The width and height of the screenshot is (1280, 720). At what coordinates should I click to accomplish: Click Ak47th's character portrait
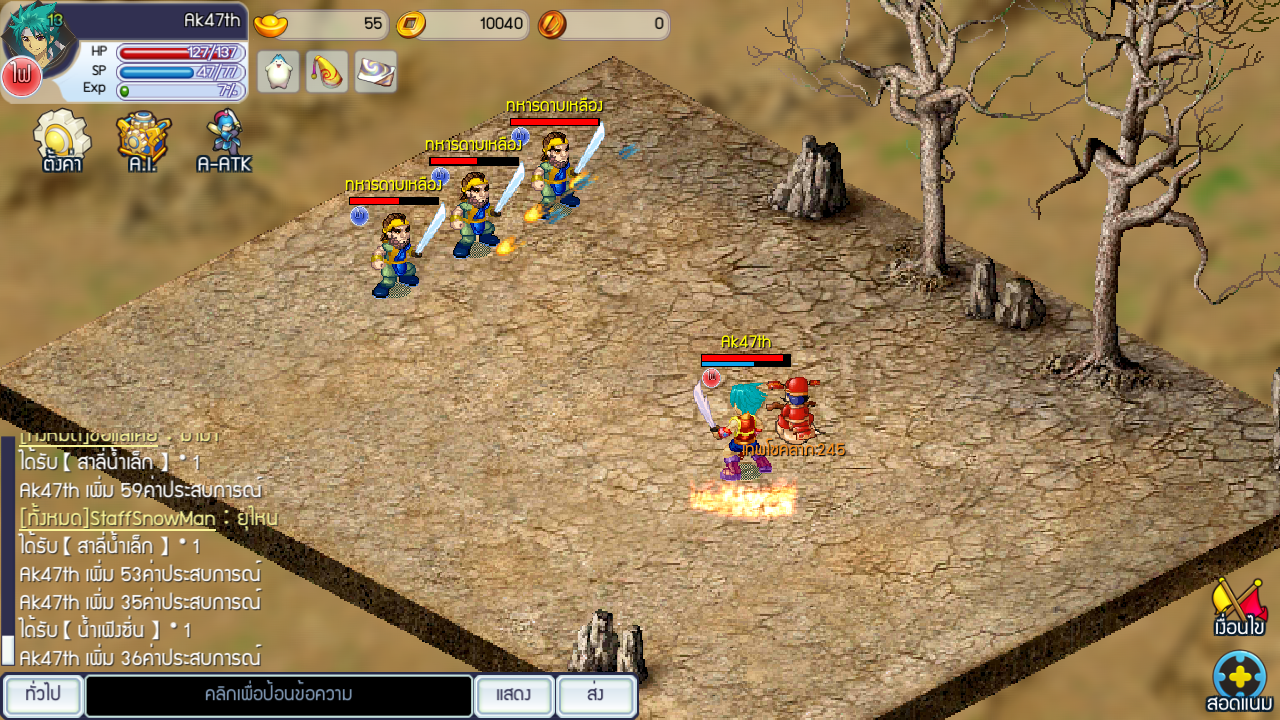tap(38, 36)
